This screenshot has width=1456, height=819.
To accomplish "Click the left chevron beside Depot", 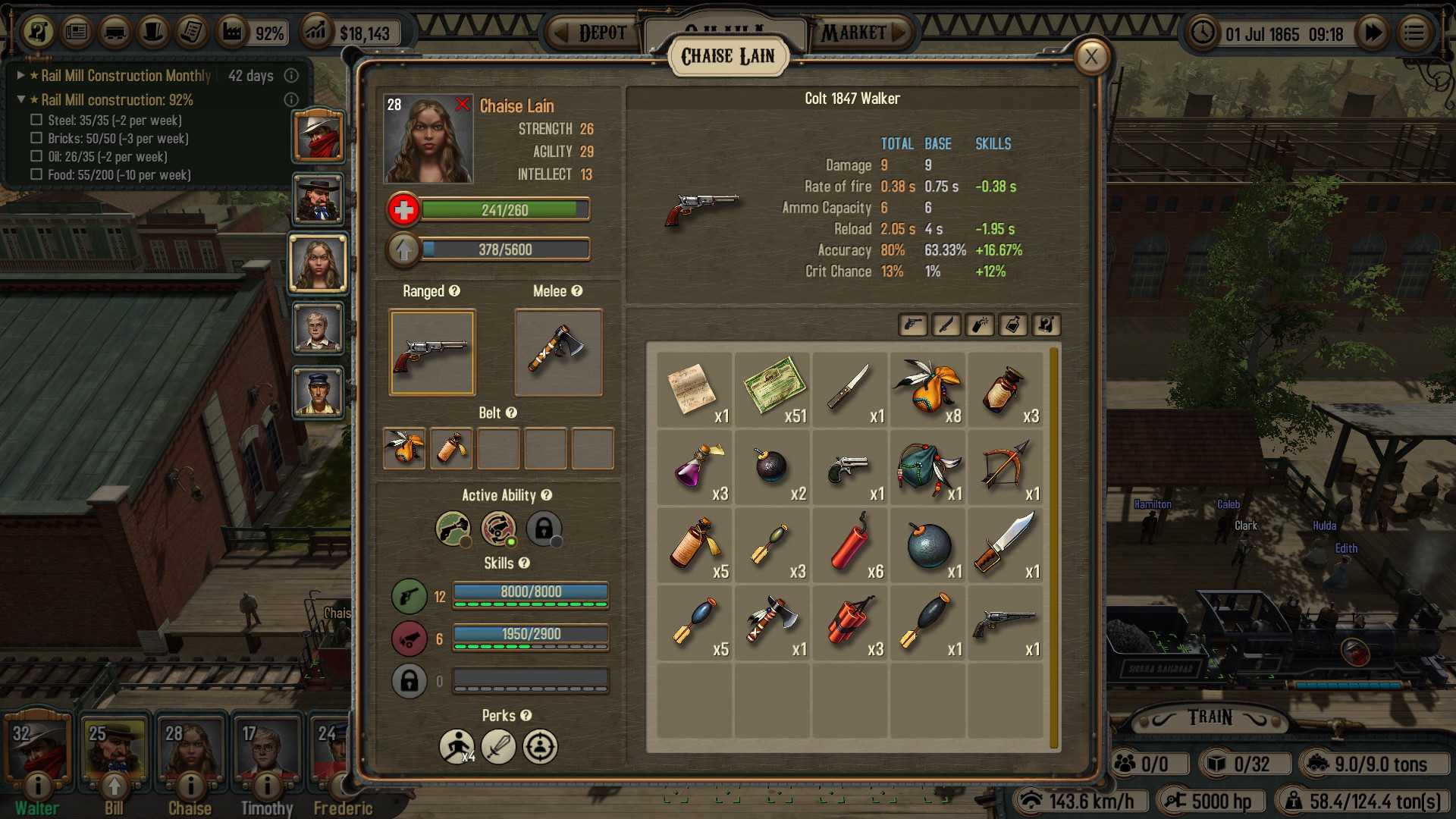I will 562,32.
